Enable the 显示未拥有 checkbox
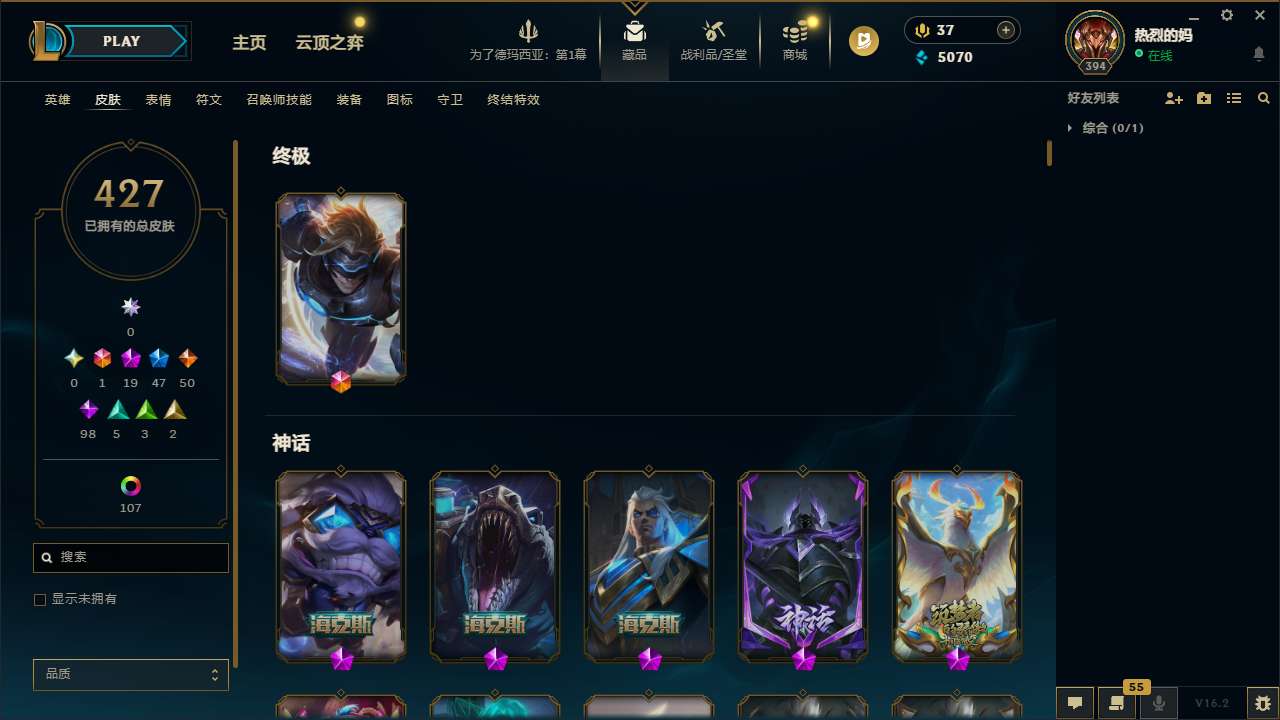This screenshot has height=720, width=1280. point(40,599)
